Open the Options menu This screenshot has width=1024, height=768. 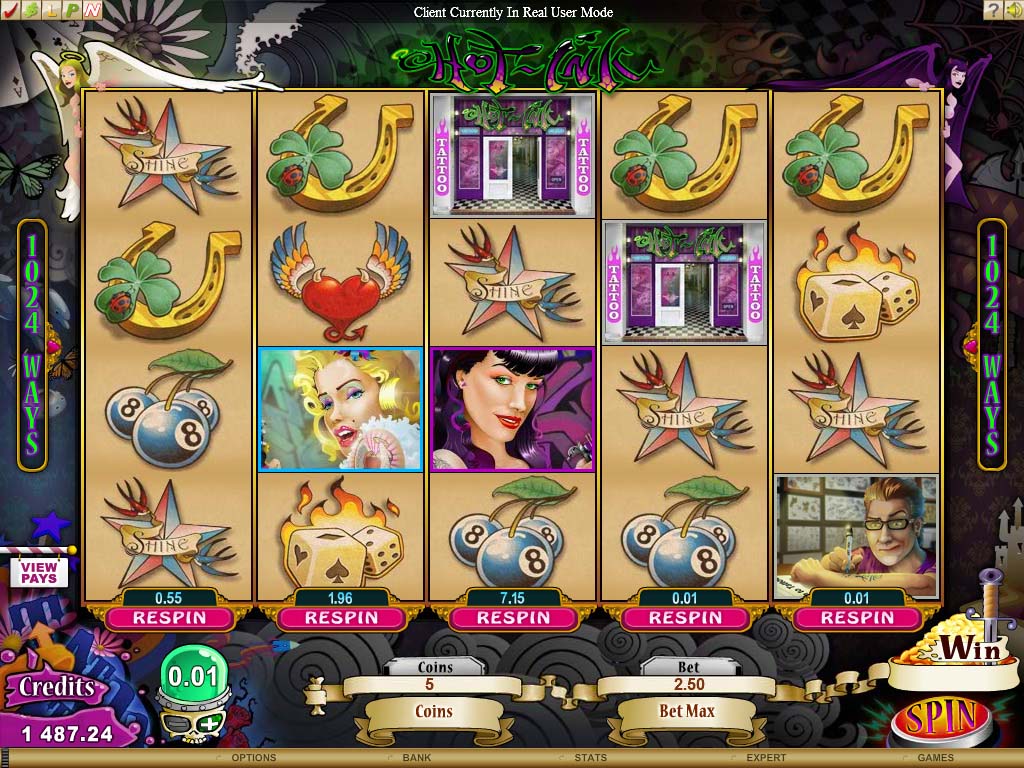(x=253, y=758)
